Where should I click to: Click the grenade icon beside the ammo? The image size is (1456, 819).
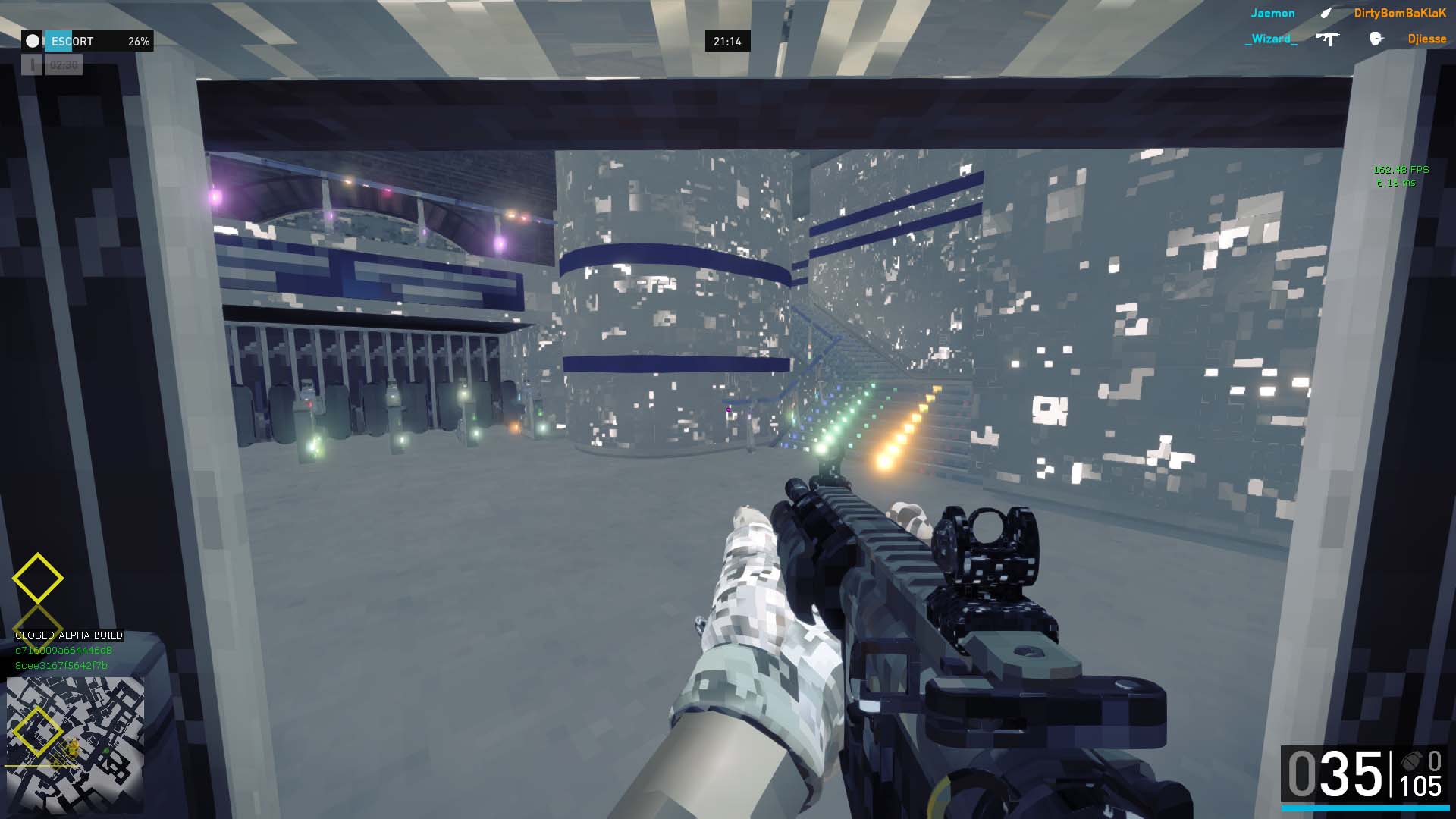pos(1410,761)
